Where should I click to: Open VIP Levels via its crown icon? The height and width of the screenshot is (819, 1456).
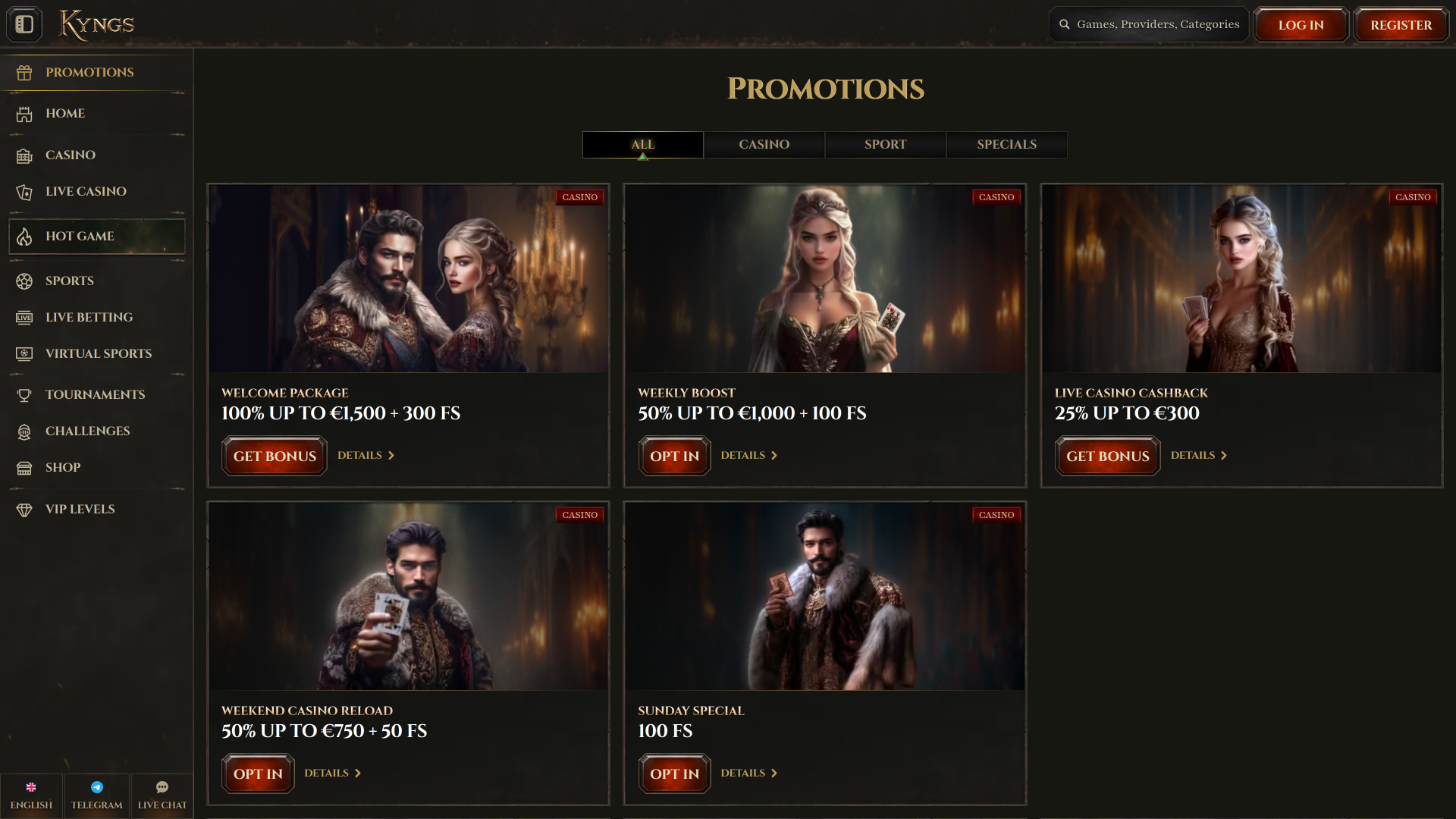[x=24, y=509]
